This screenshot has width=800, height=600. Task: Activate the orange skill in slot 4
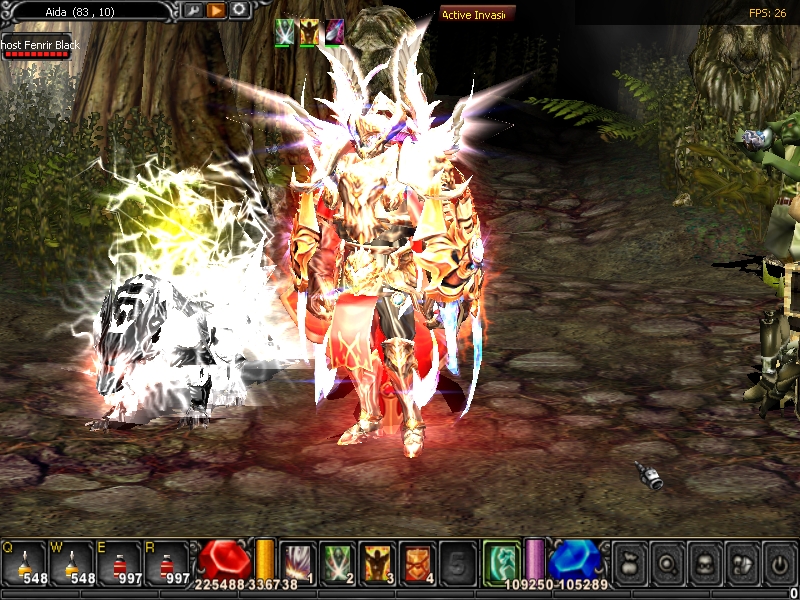[417, 562]
